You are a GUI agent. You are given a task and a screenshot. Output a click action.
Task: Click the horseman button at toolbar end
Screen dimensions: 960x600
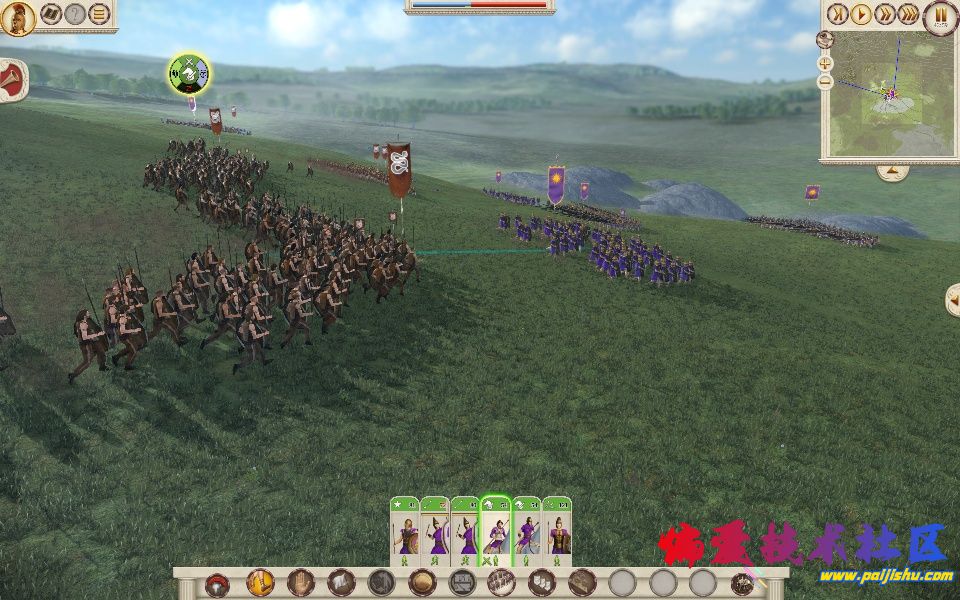click(743, 584)
